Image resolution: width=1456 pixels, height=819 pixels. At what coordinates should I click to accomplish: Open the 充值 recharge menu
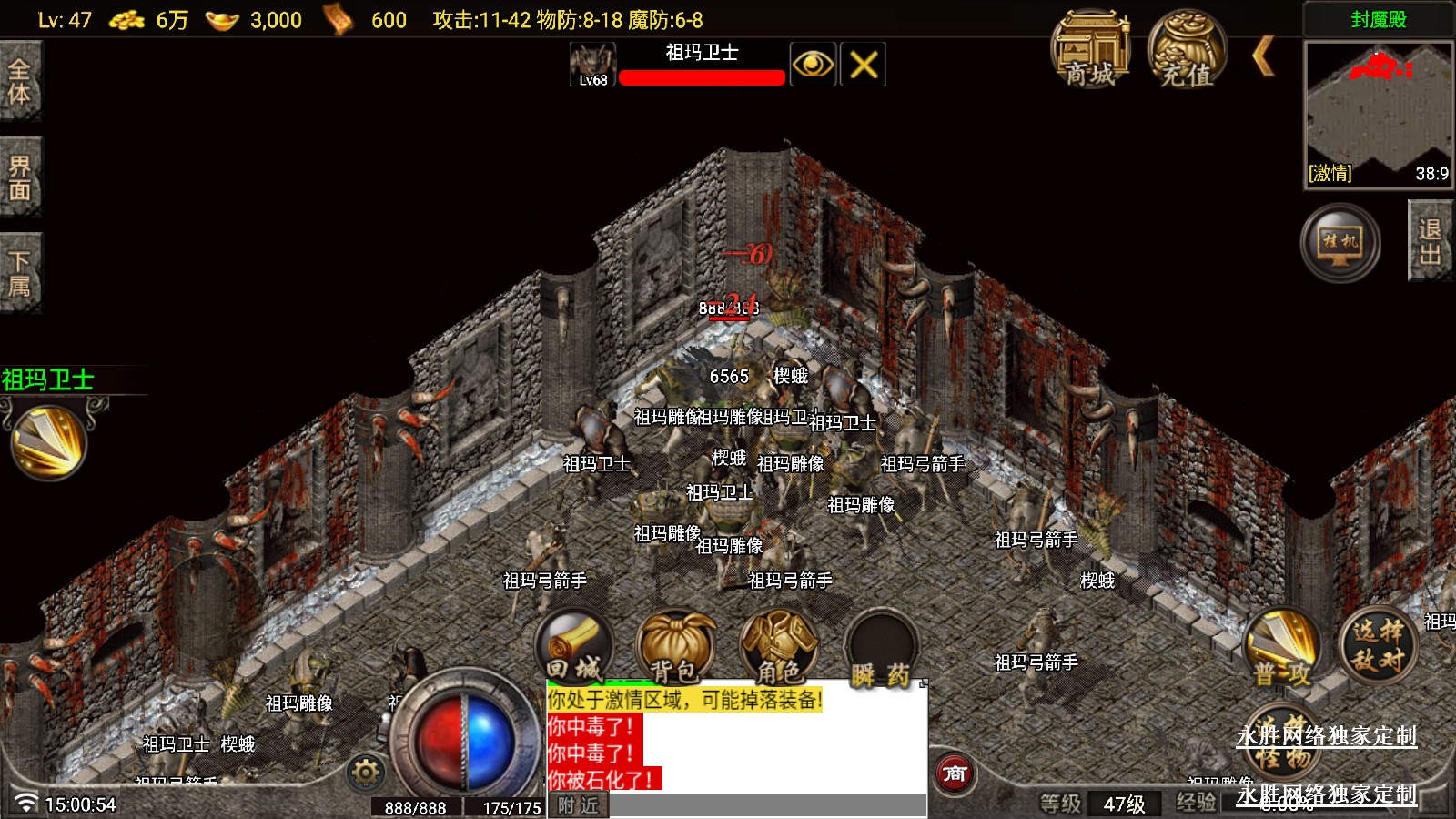pyautogui.click(x=1187, y=51)
